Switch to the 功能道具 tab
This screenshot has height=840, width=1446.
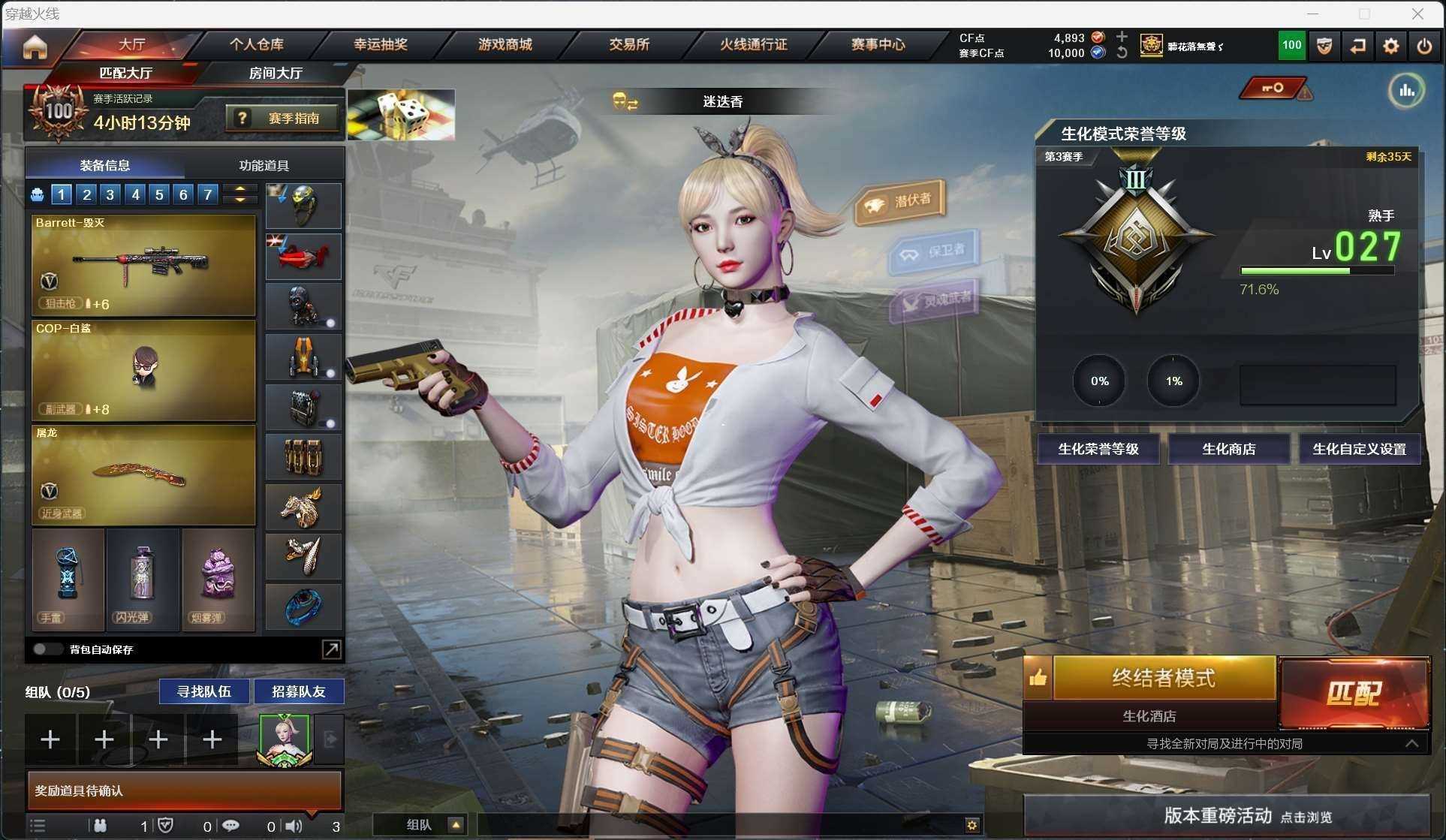[264, 165]
